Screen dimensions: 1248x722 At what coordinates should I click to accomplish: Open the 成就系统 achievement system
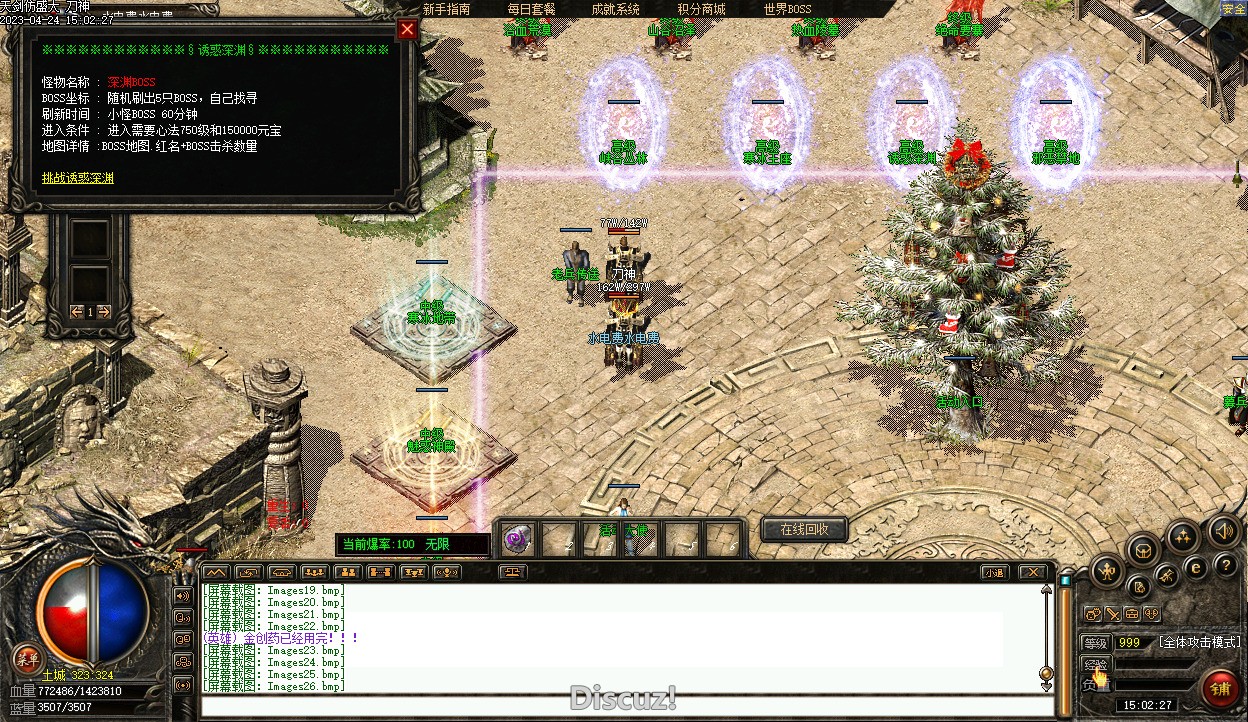pyautogui.click(x=616, y=9)
